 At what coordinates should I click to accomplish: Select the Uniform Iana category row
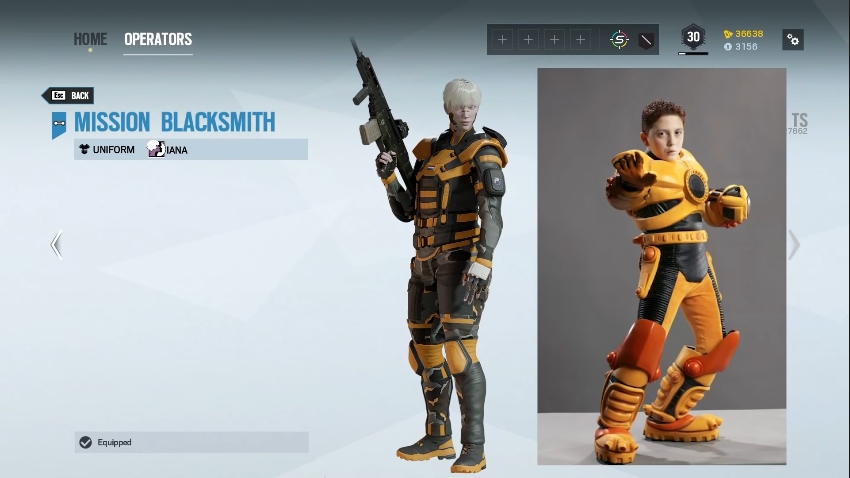click(x=191, y=150)
